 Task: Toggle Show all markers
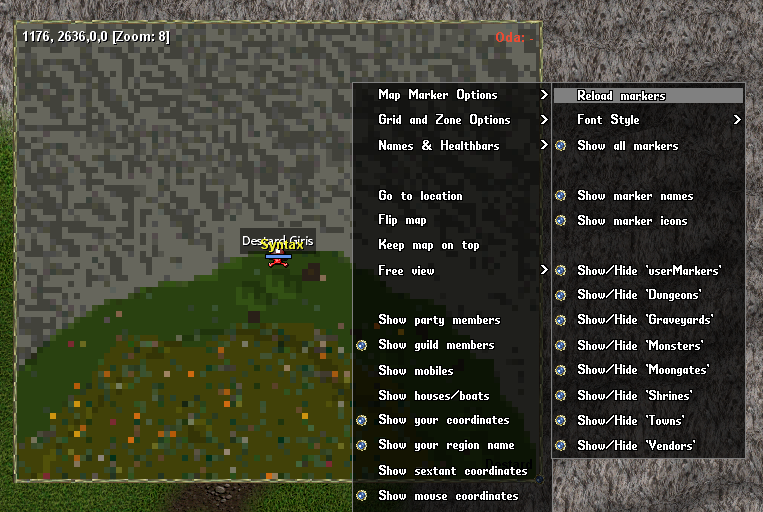[x=627, y=146]
